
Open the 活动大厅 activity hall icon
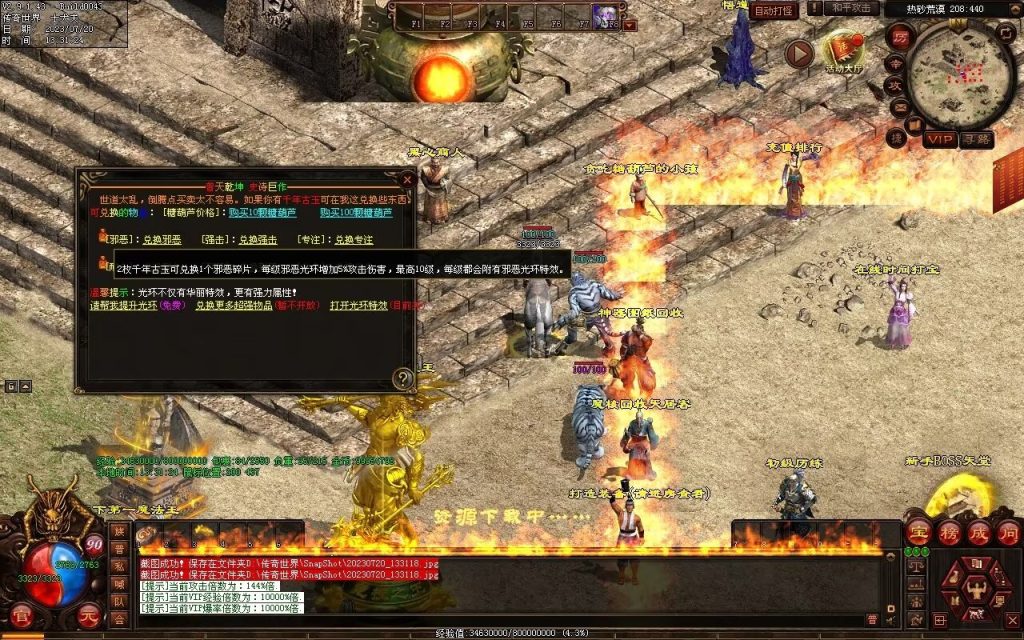841,52
